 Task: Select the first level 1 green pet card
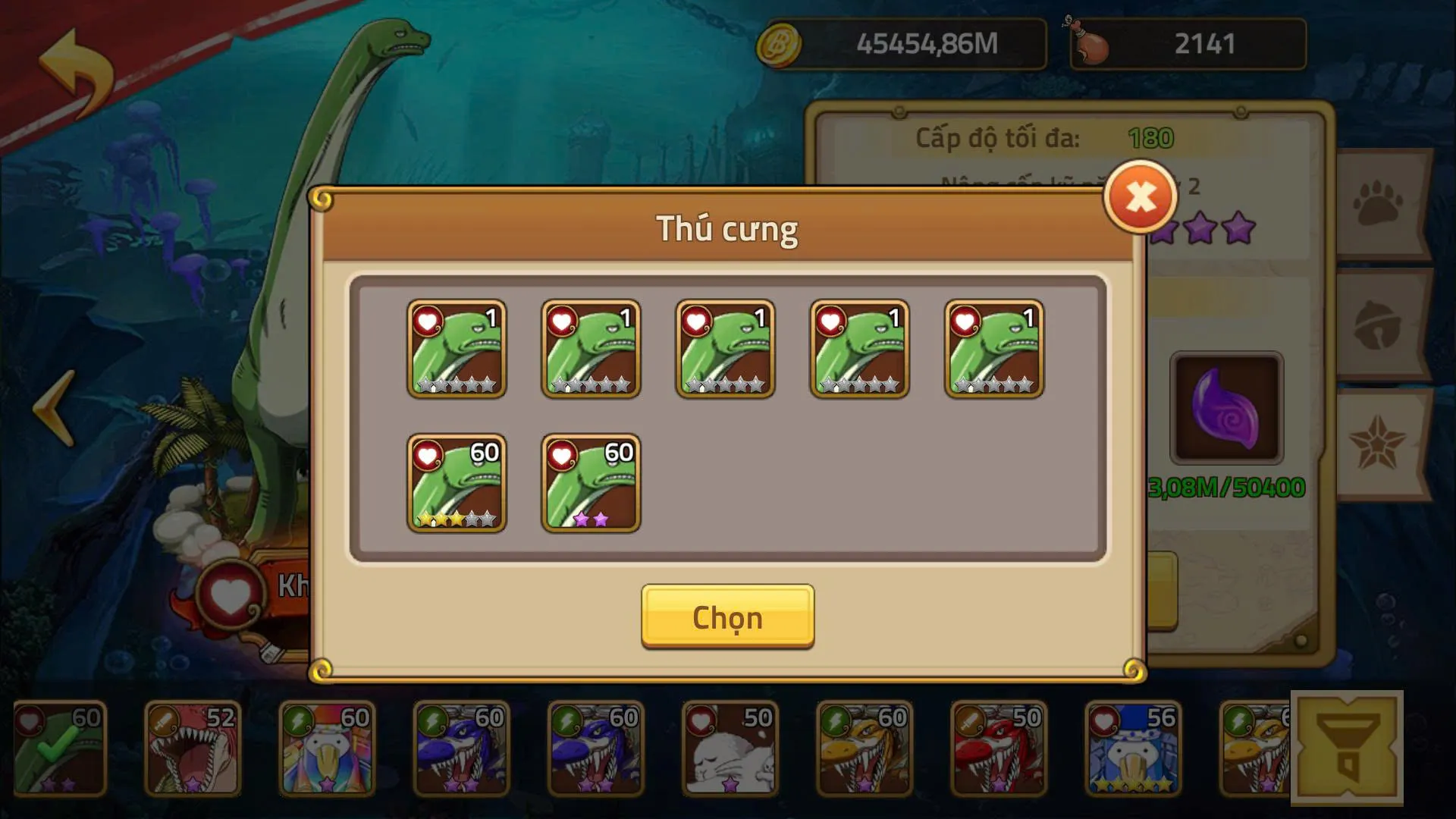(458, 349)
